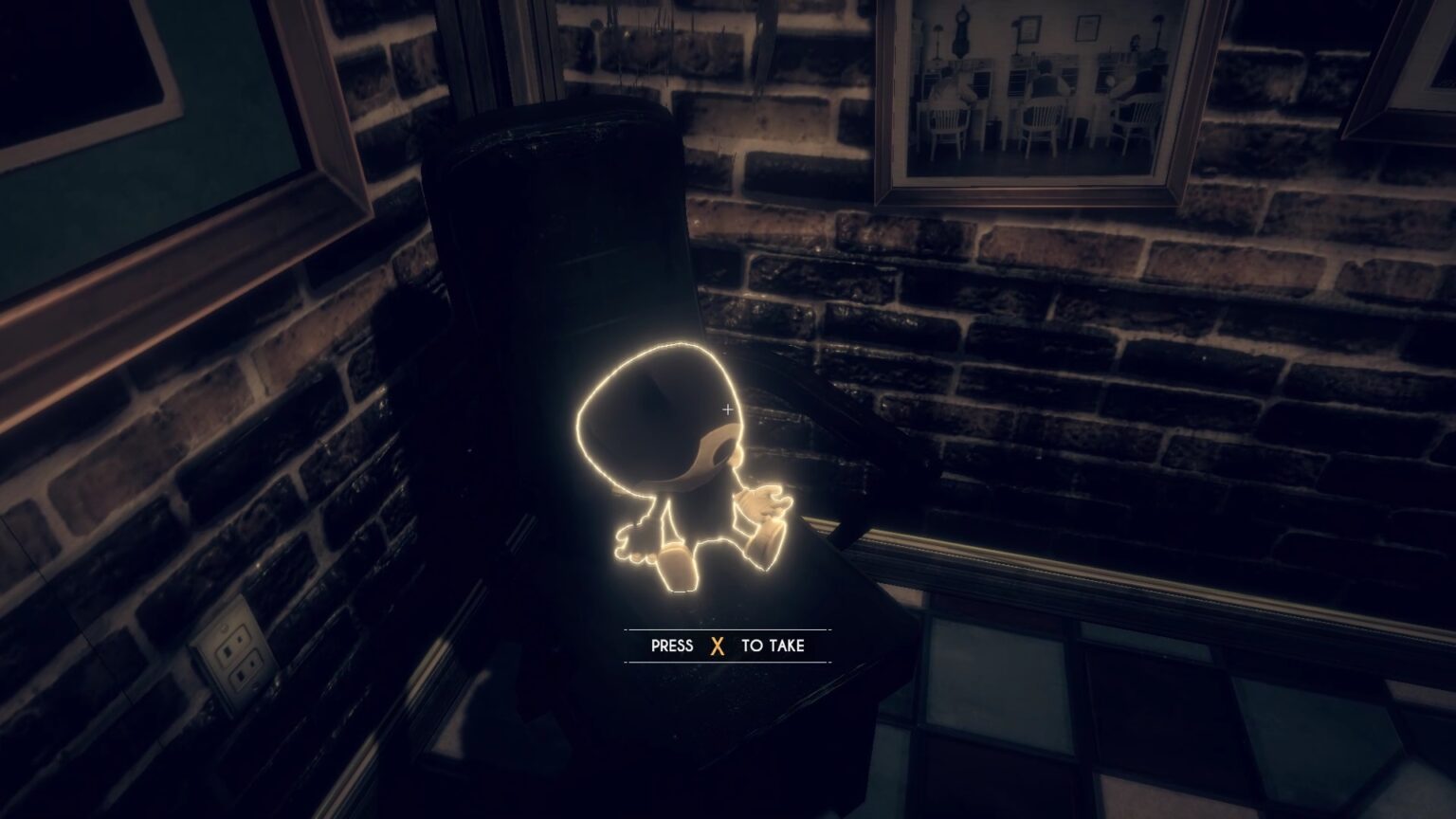
Task: Activate the PRESS X TO TAKE prompt bar
Action: [x=728, y=646]
